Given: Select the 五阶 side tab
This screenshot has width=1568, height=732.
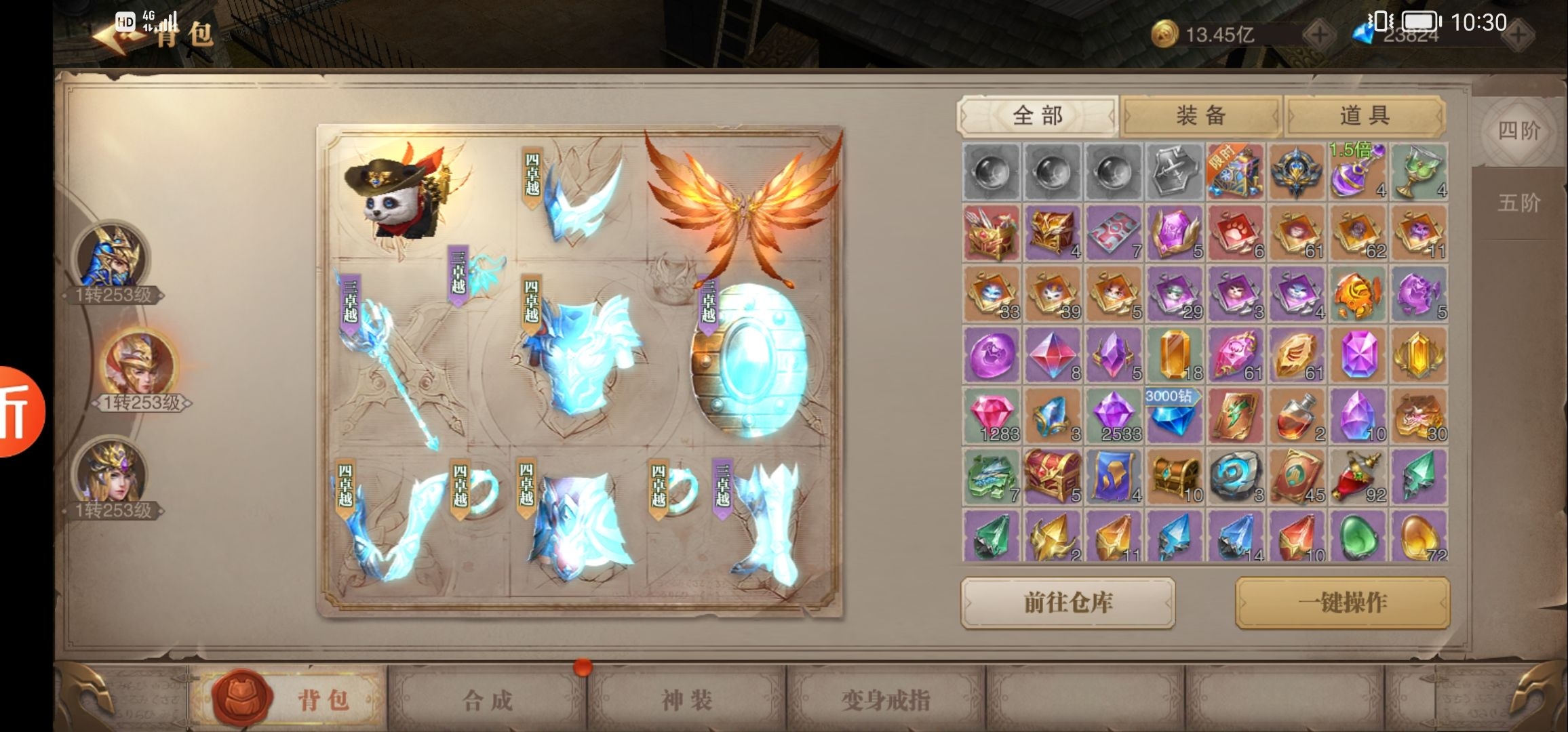Looking at the screenshot, I should (x=1518, y=202).
